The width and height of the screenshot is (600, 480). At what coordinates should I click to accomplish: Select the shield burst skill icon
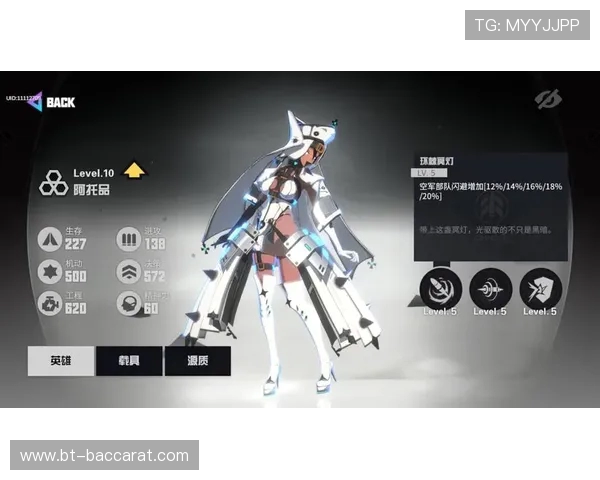[540, 289]
